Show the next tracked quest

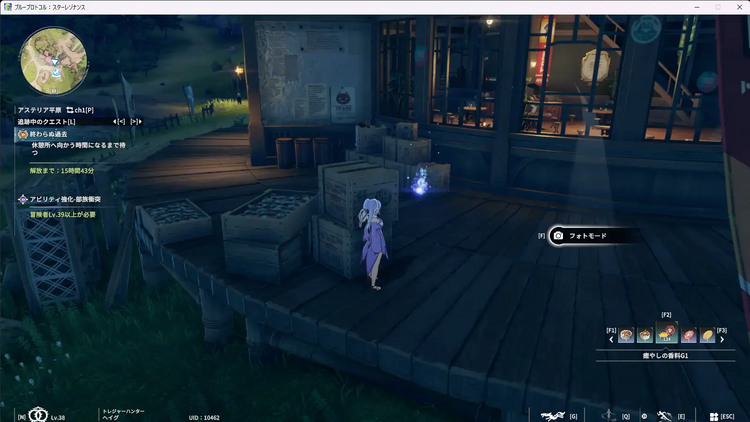(x=135, y=121)
